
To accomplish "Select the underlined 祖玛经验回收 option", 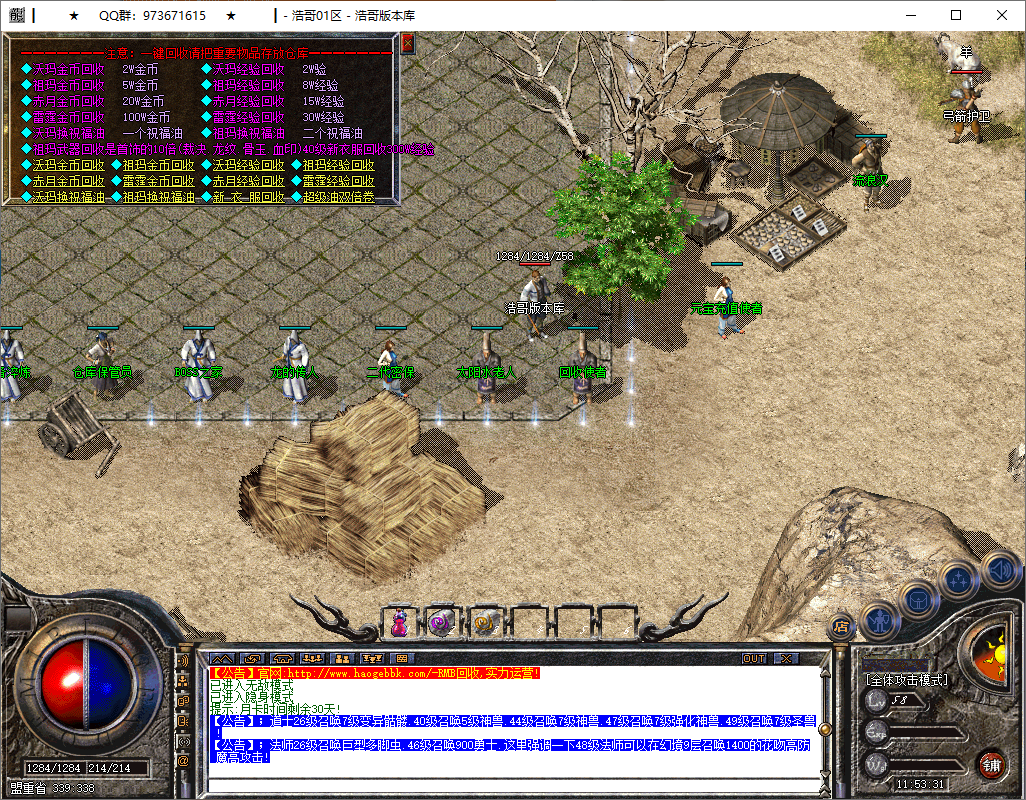I will [x=338, y=165].
